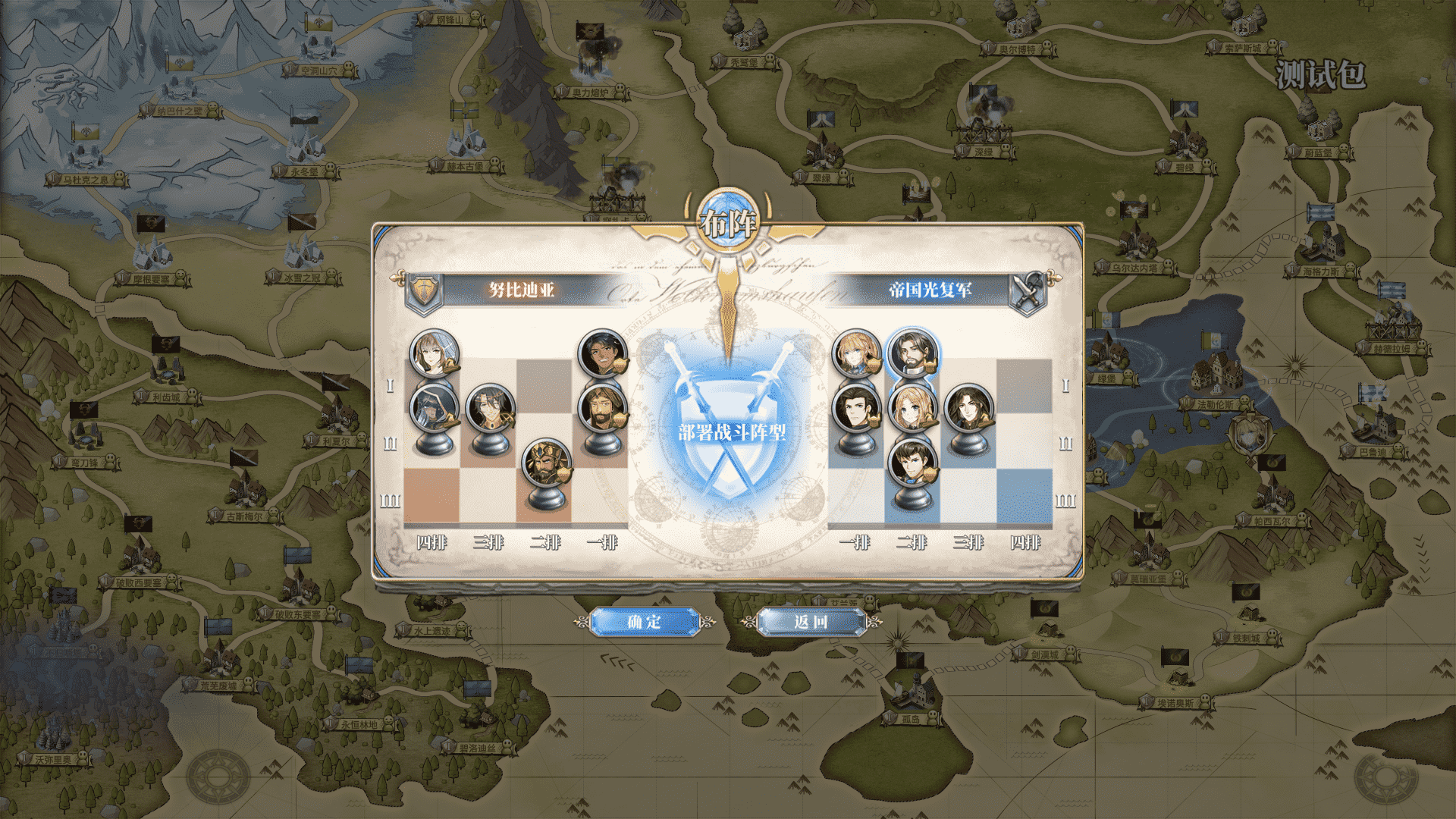Confirm the formation with 确定 button
This screenshot has width=1456, height=819.
click(x=644, y=622)
